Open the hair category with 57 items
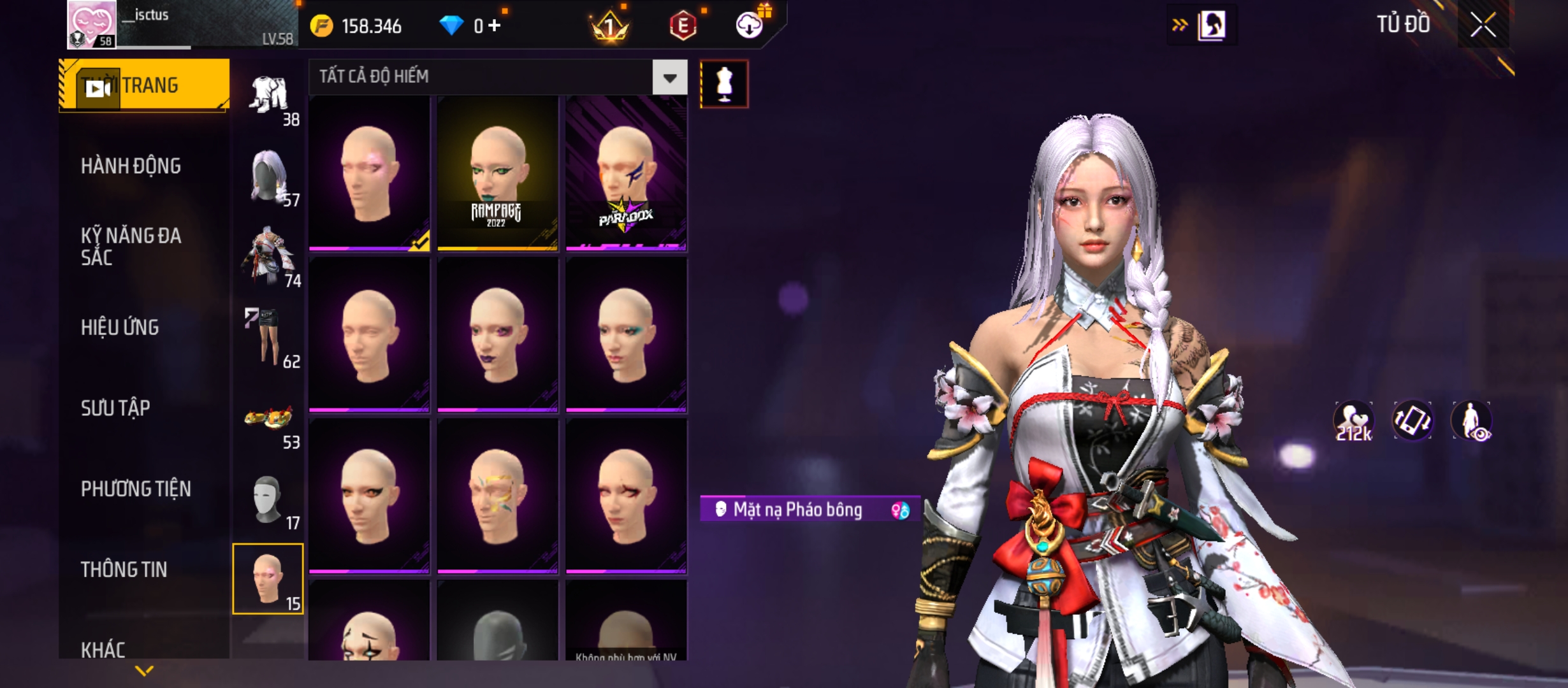The height and width of the screenshot is (688, 1568). tap(270, 178)
